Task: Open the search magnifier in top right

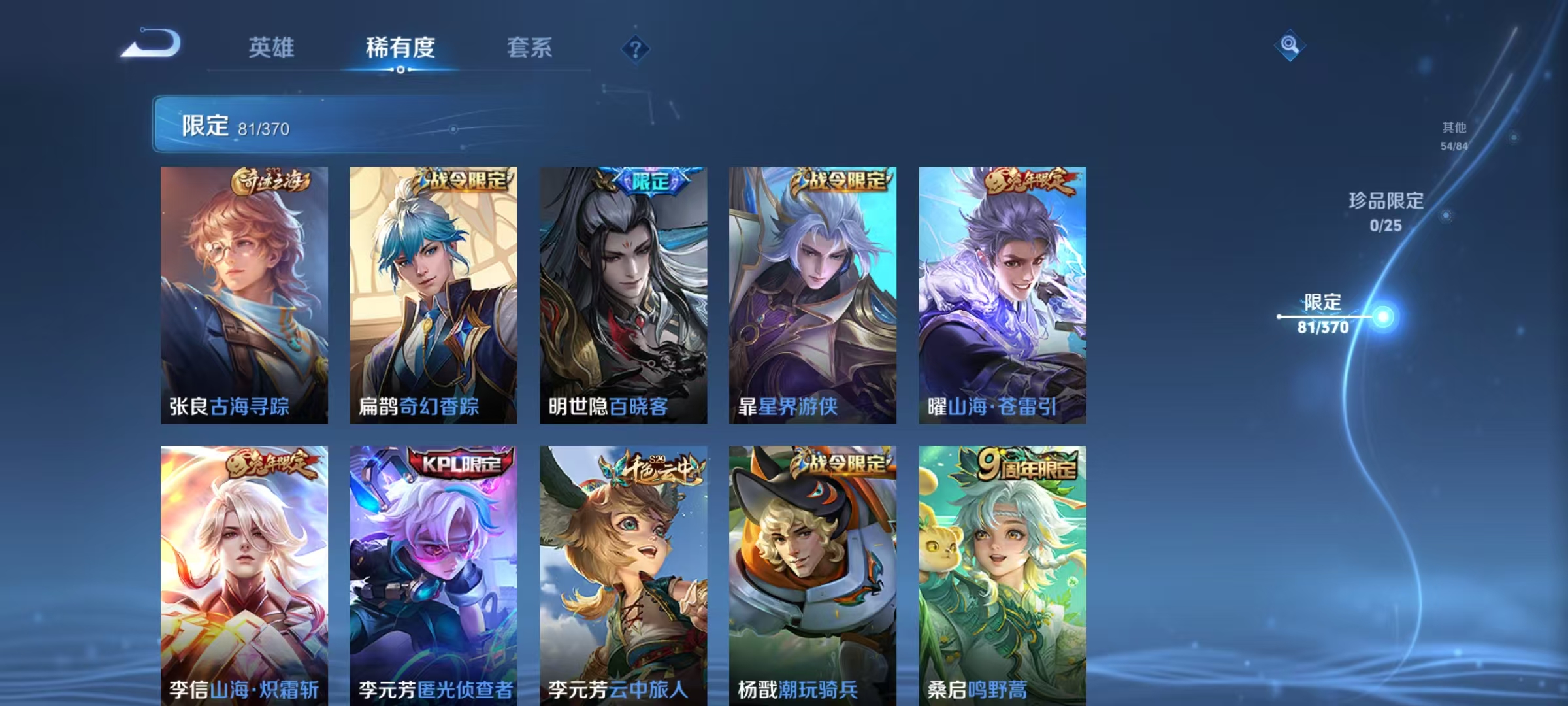Action: tap(1290, 46)
